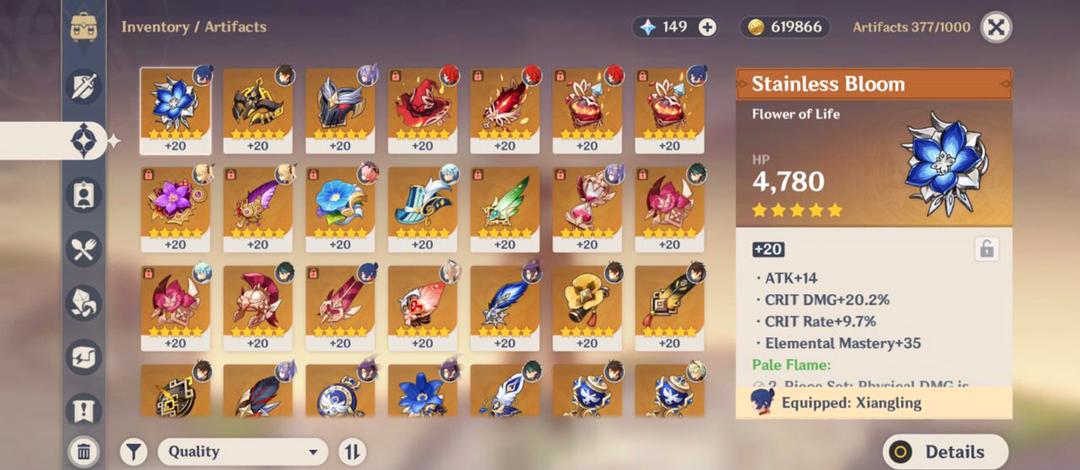
Task: Toggle the artifact lock icon
Action: (986, 249)
